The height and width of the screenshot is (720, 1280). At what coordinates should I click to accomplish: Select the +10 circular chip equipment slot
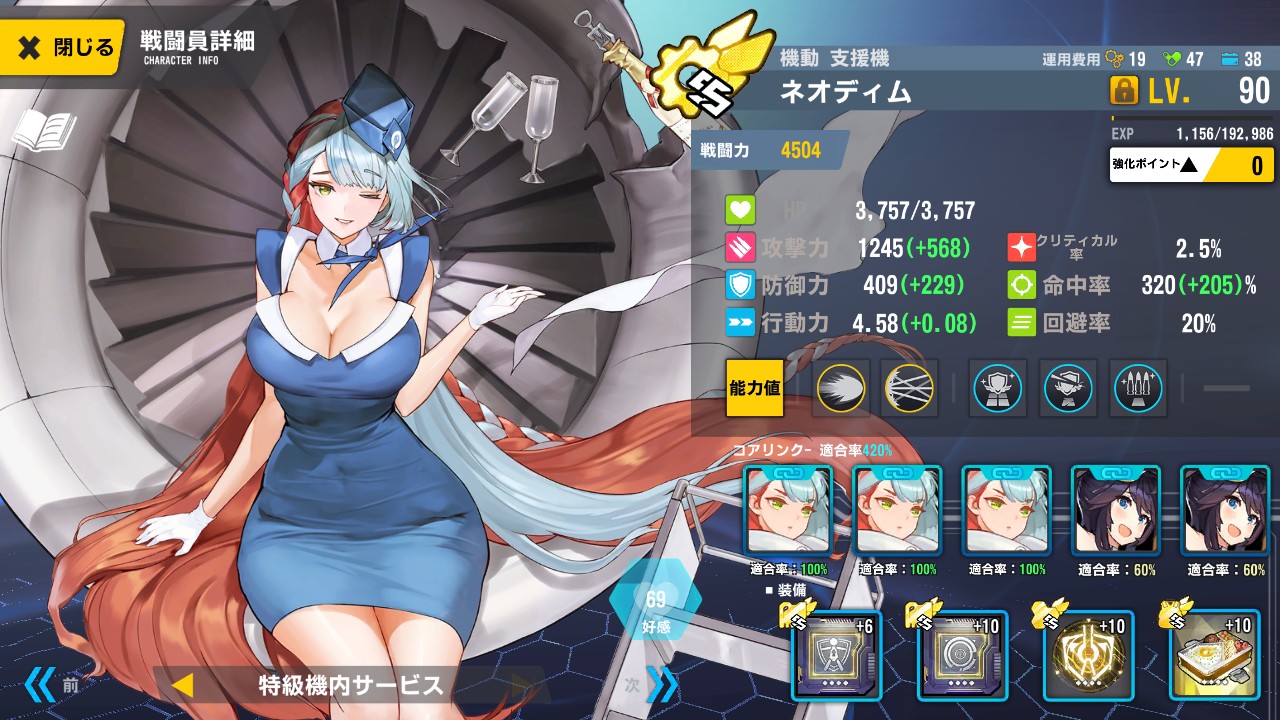coord(963,656)
